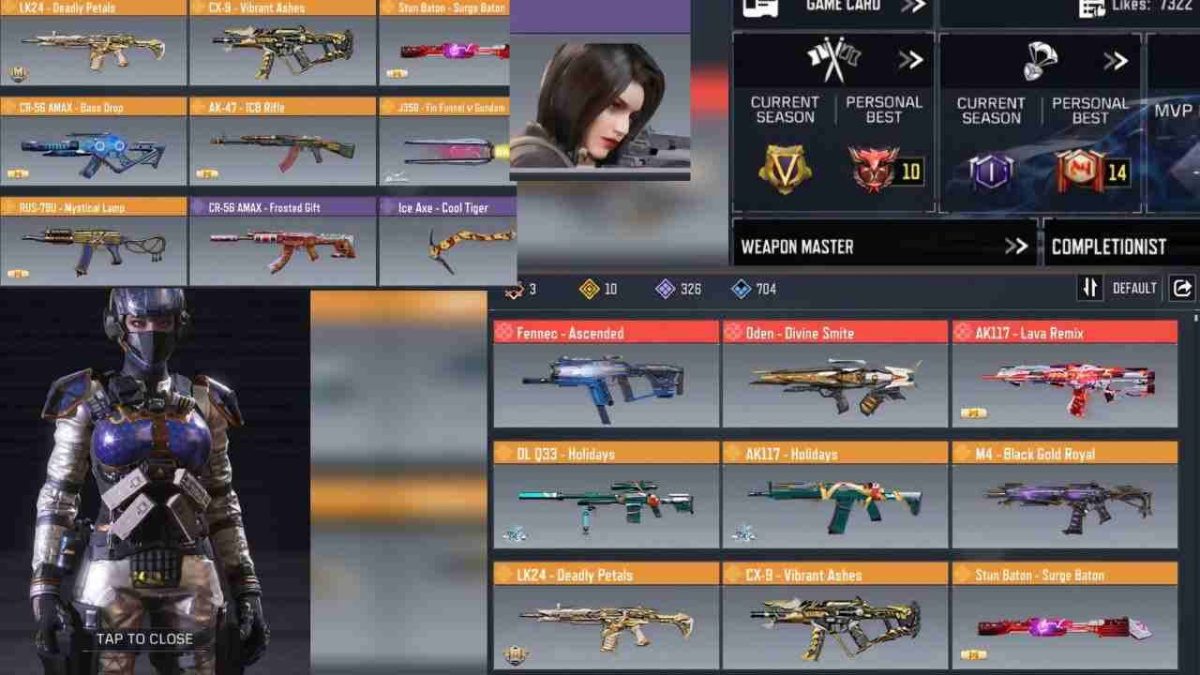Screen dimensions: 1200x675
Task: Select the Fennec - Ascended weapon card
Action: click(605, 375)
